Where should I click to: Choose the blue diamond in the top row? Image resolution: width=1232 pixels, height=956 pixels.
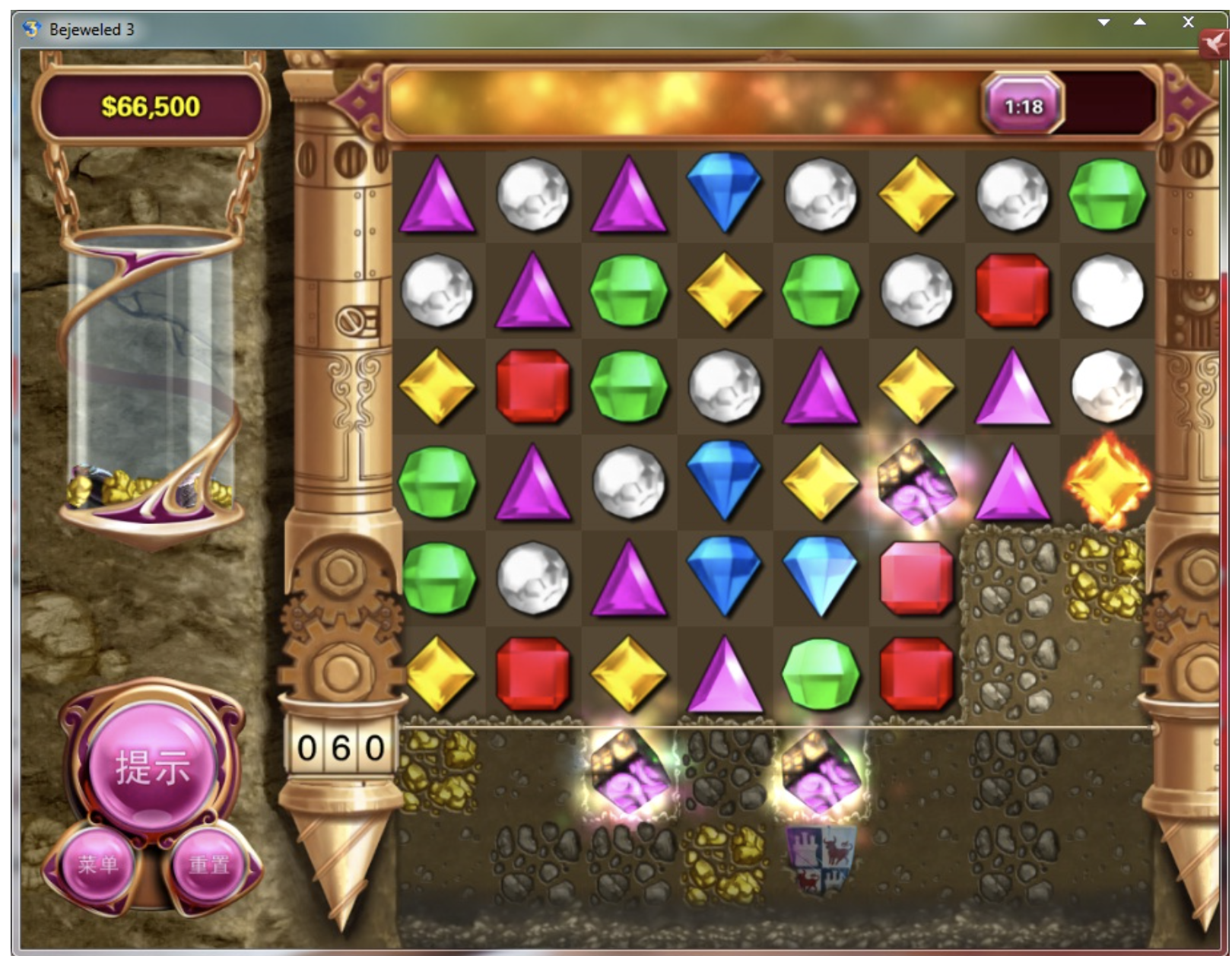coord(724,192)
